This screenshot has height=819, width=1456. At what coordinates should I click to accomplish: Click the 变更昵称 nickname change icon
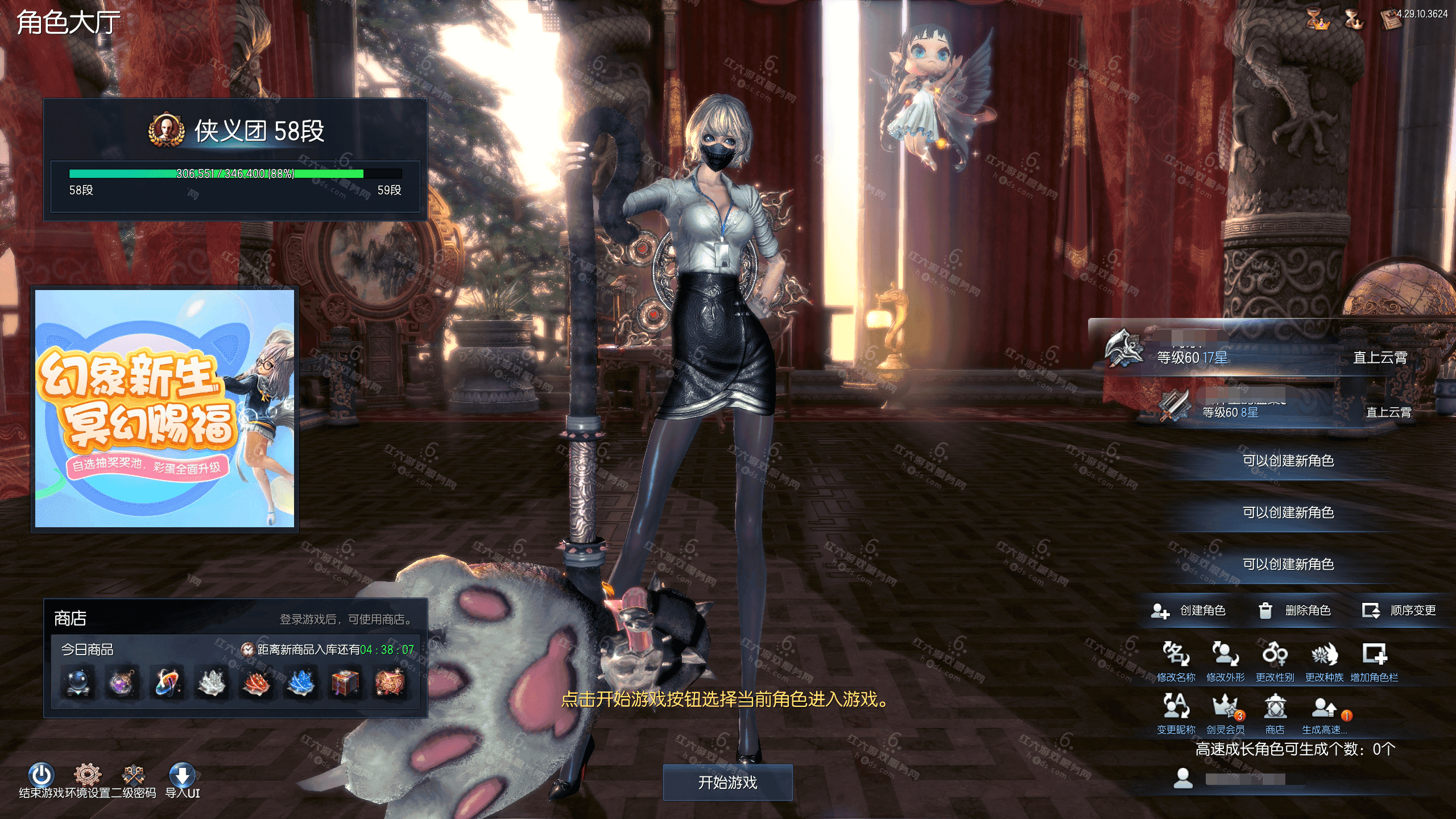[x=1174, y=707]
